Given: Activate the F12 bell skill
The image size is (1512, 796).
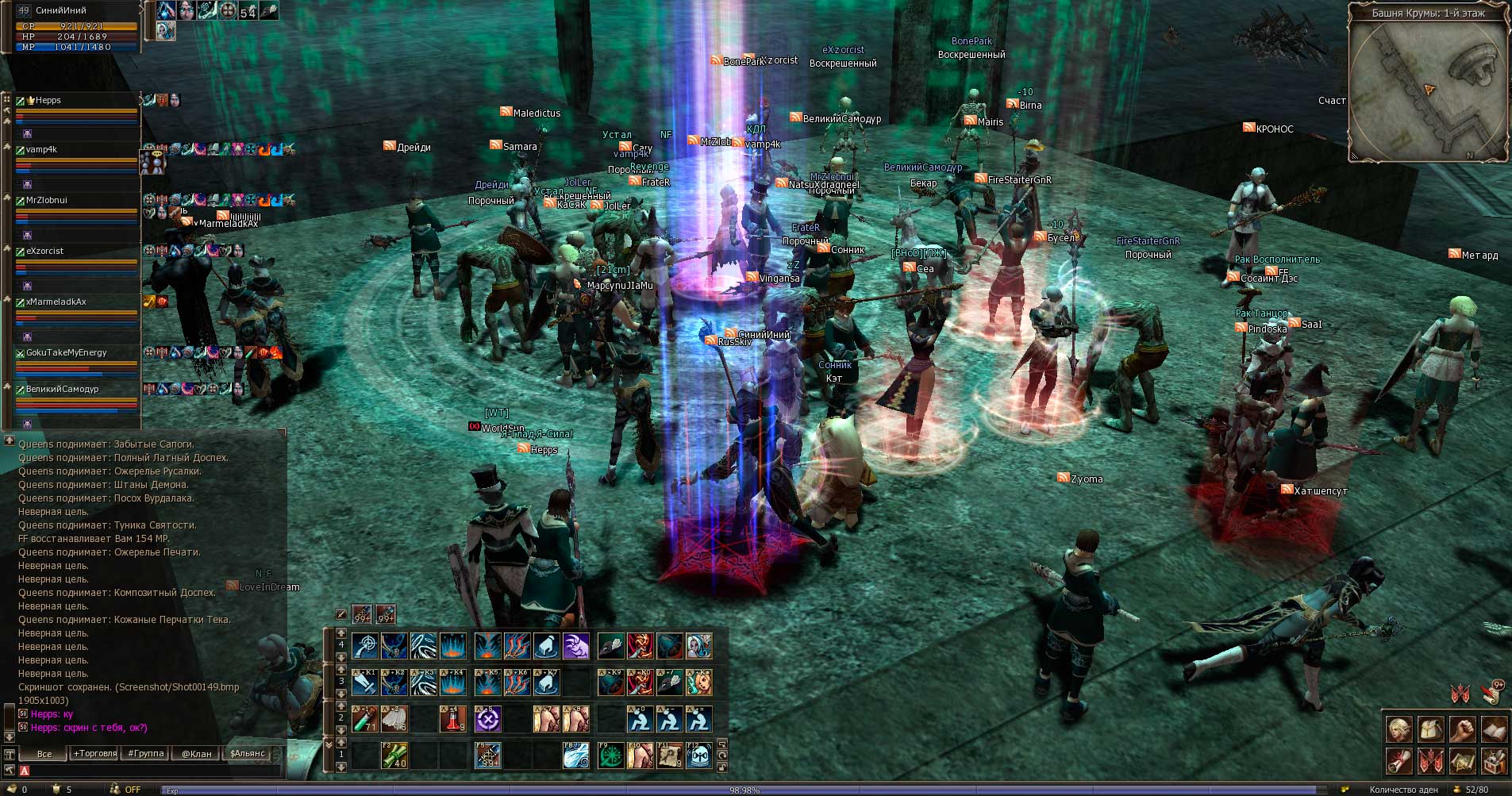Looking at the screenshot, I should pyautogui.click(x=698, y=756).
